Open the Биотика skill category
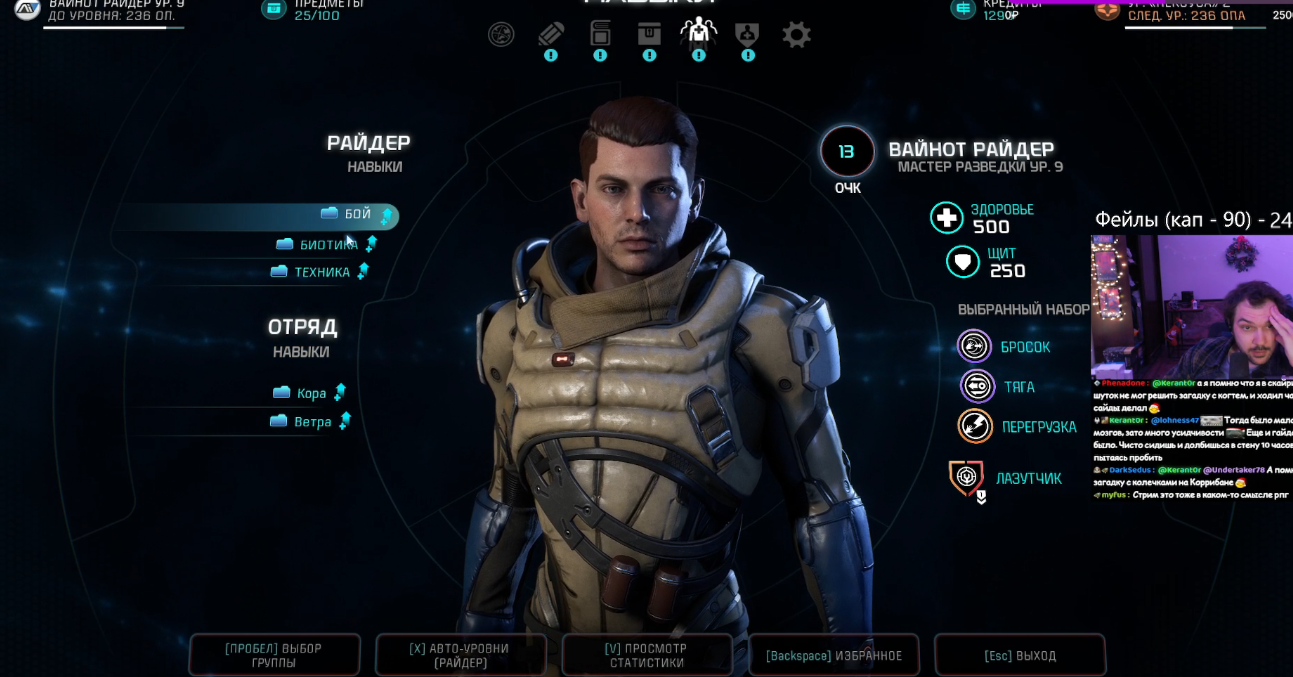The width and height of the screenshot is (1293, 677). (328, 244)
